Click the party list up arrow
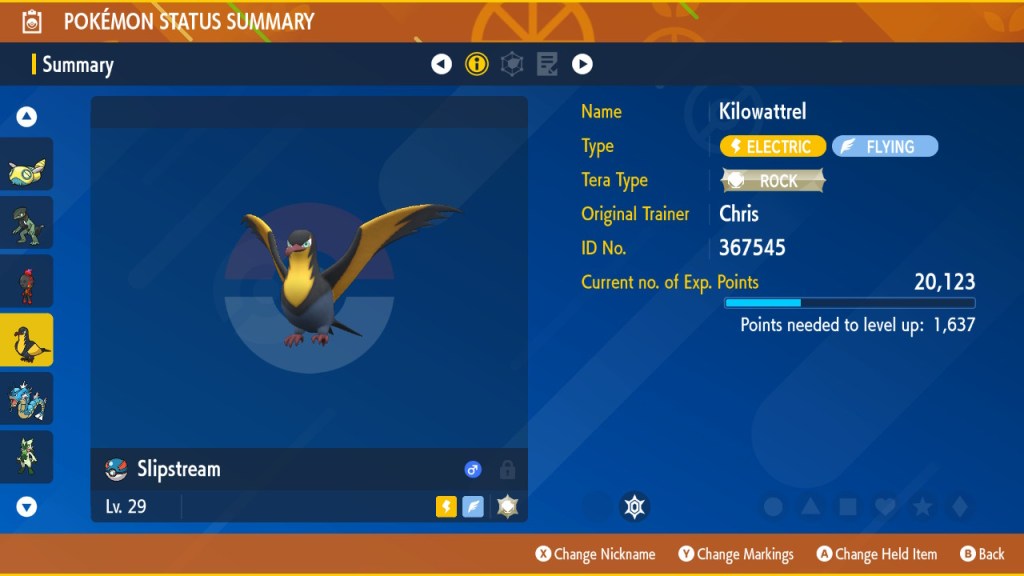 click(27, 117)
